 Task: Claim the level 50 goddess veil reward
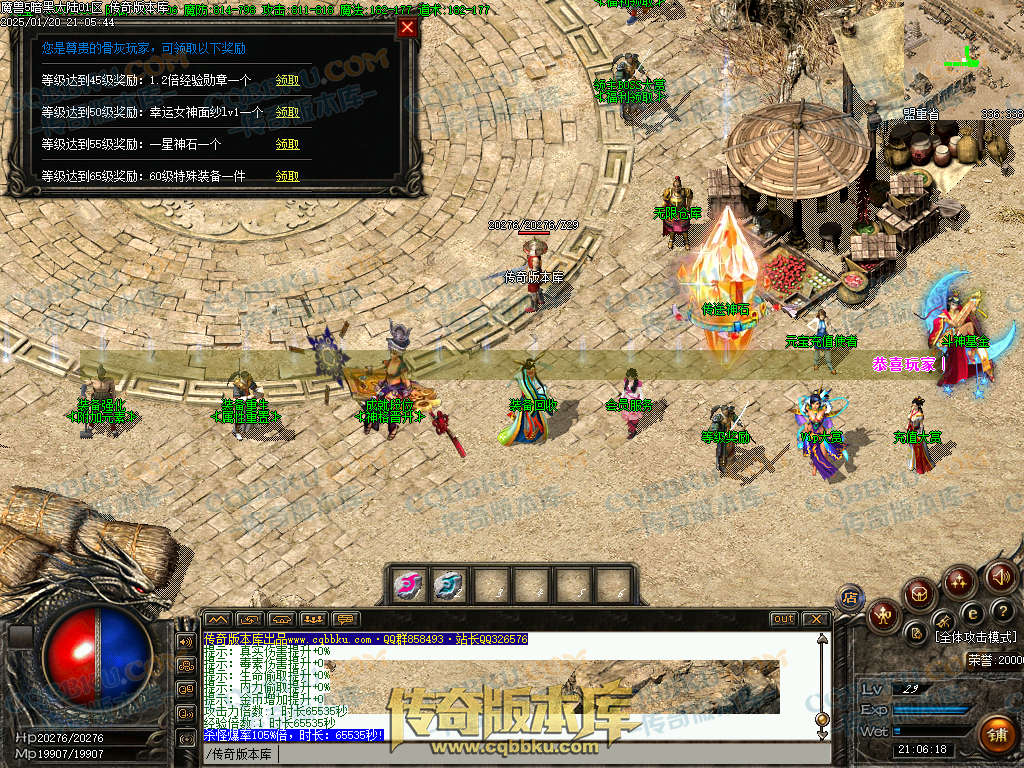(287, 112)
